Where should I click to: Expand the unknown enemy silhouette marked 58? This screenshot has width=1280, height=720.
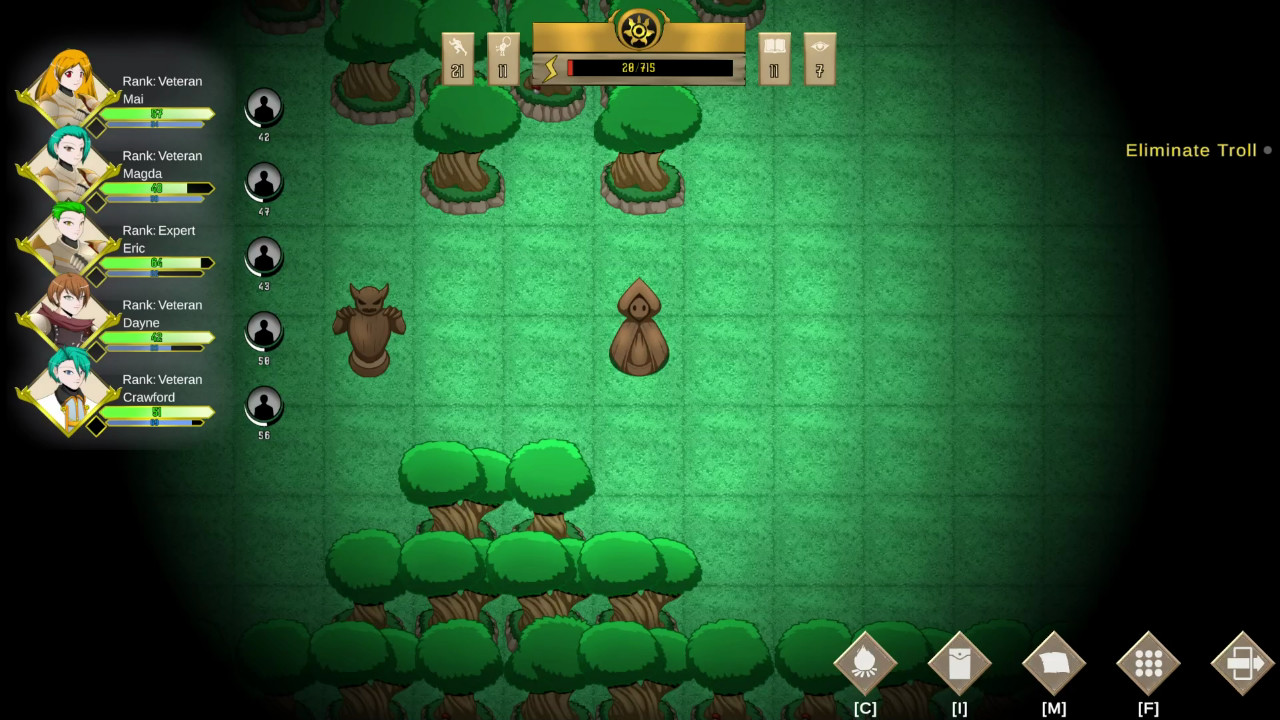tap(263, 333)
